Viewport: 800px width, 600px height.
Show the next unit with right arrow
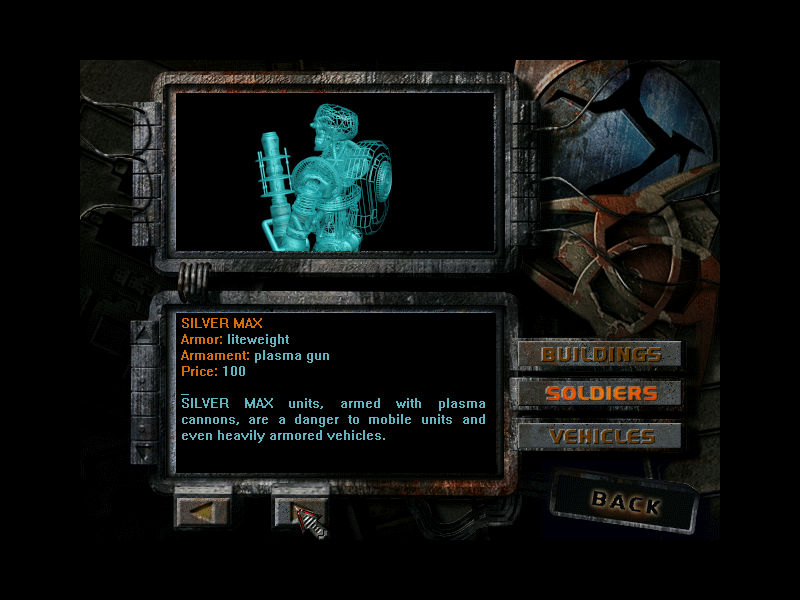(300, 511)
